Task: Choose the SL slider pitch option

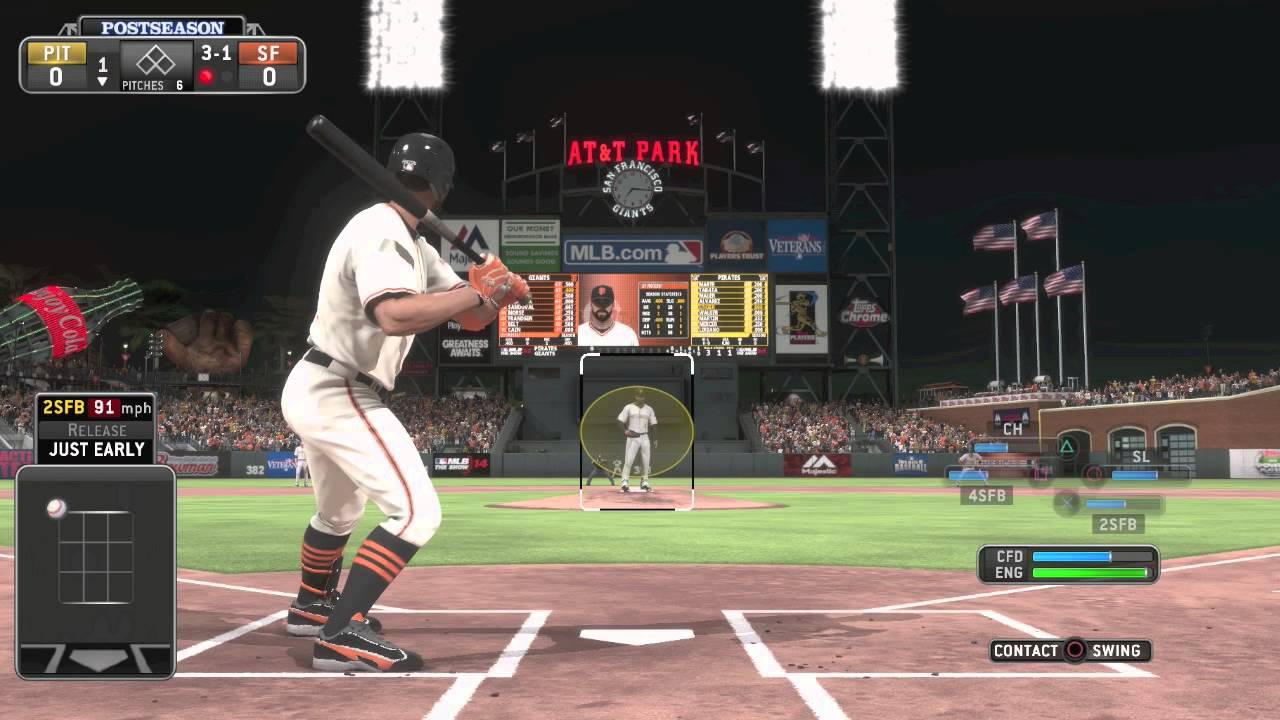Action: pos(1140,457)
